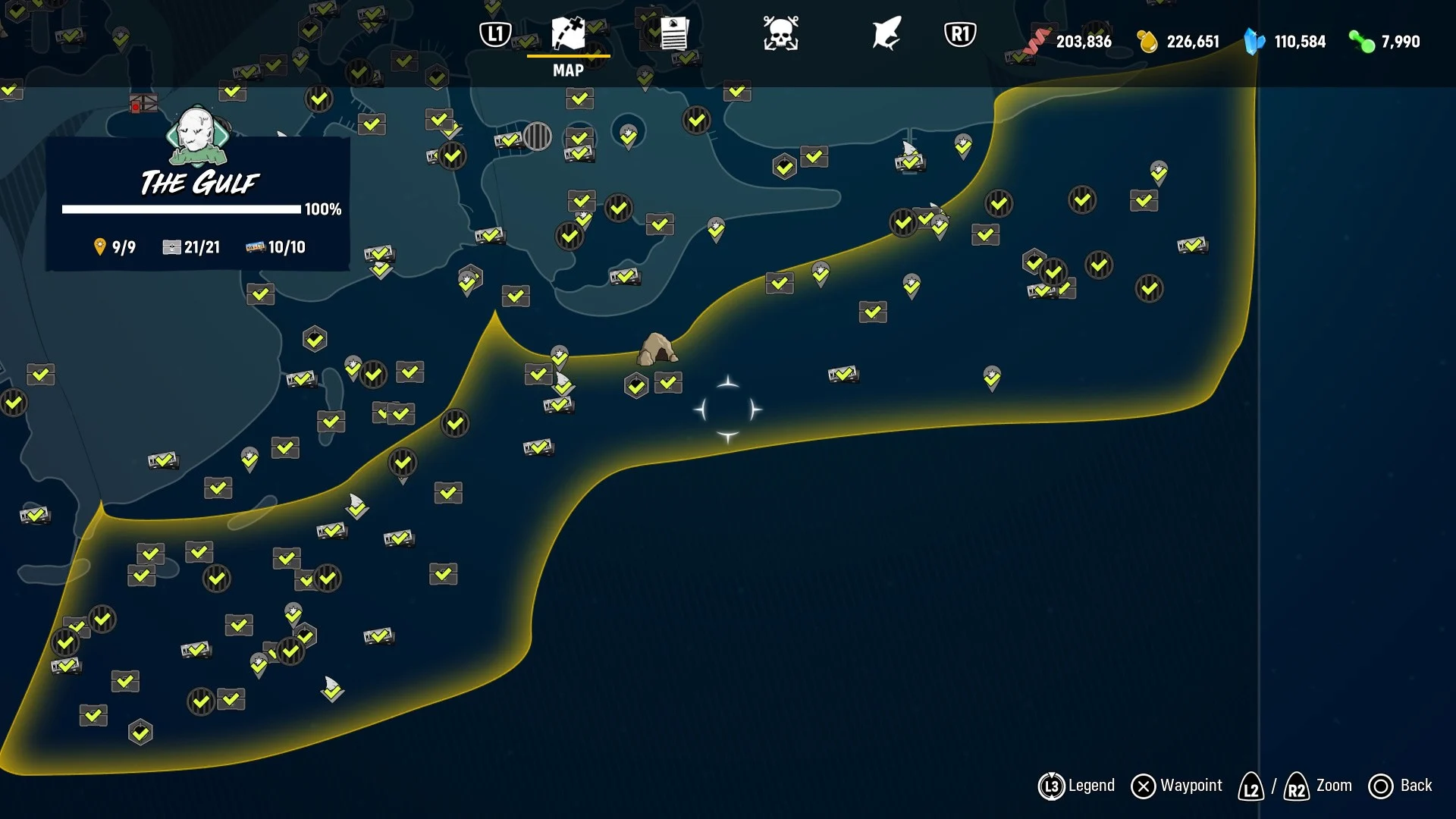Click the L1 shoulder button prompt
The height and width of the screenshot is (819, 1456).
(x=495, y=32)
